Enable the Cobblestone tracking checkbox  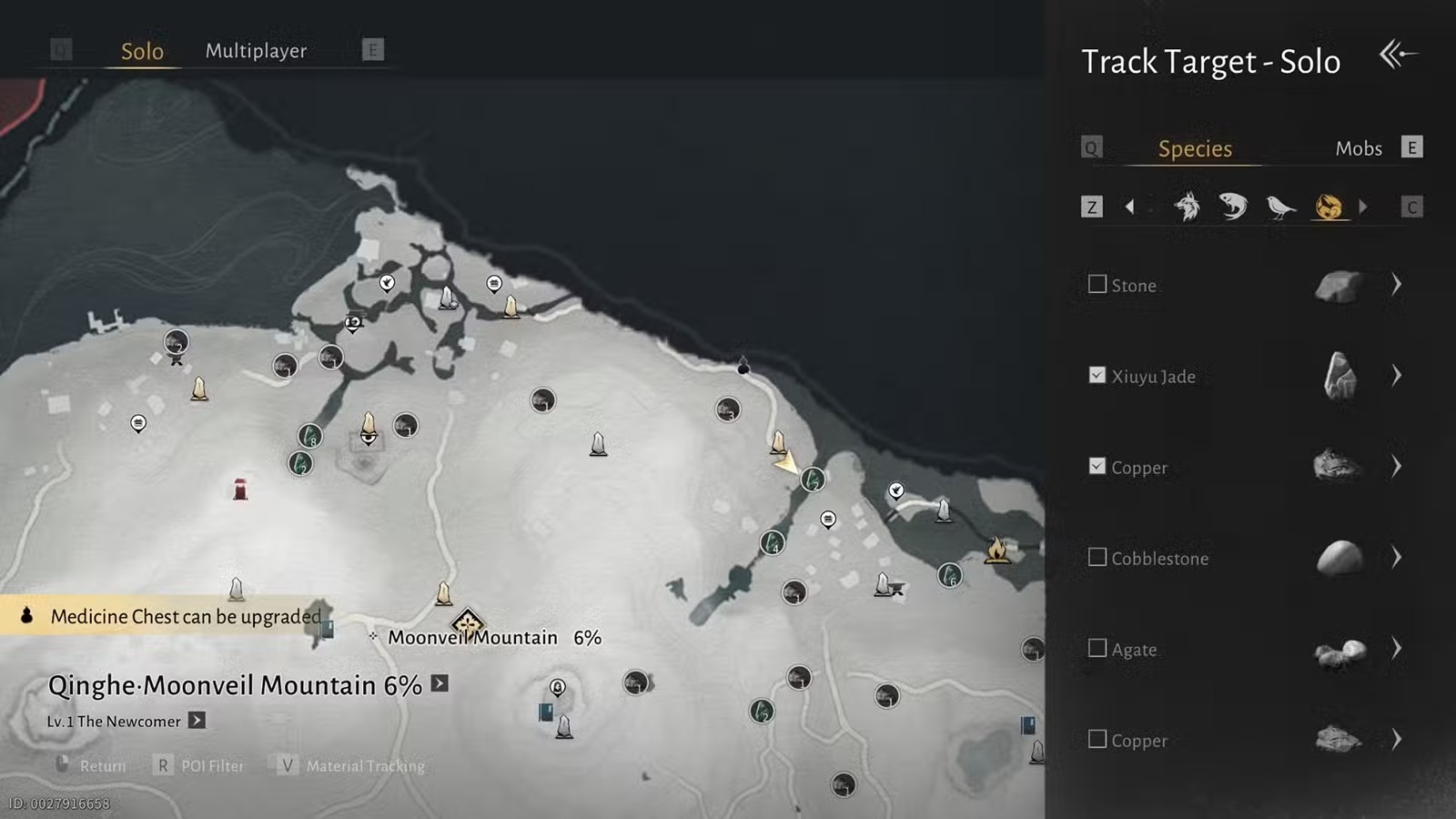pos(1097,557)
